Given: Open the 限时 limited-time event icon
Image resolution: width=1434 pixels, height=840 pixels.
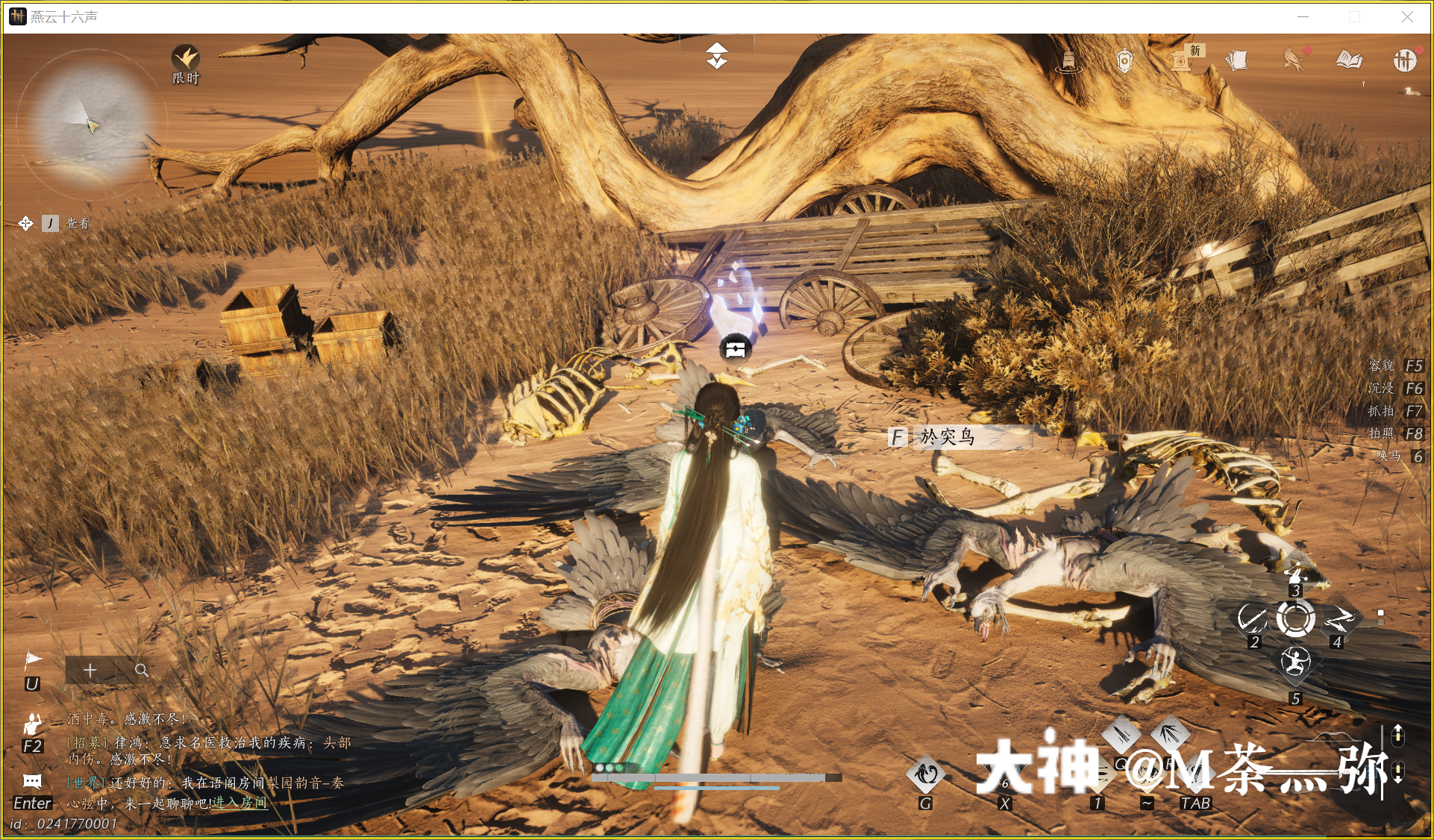Looking at the screenshot, I should click(x=185, y=58).
